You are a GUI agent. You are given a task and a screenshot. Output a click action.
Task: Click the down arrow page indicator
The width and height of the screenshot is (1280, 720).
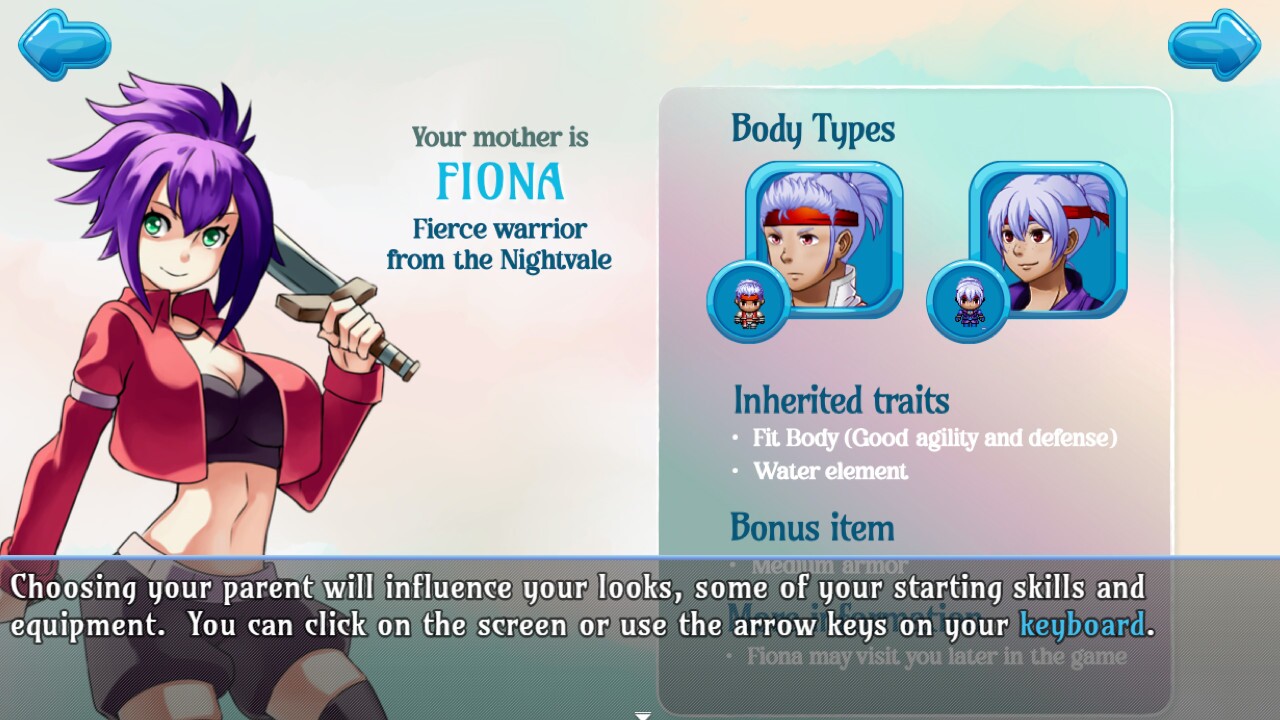click(x=641, y=714)
